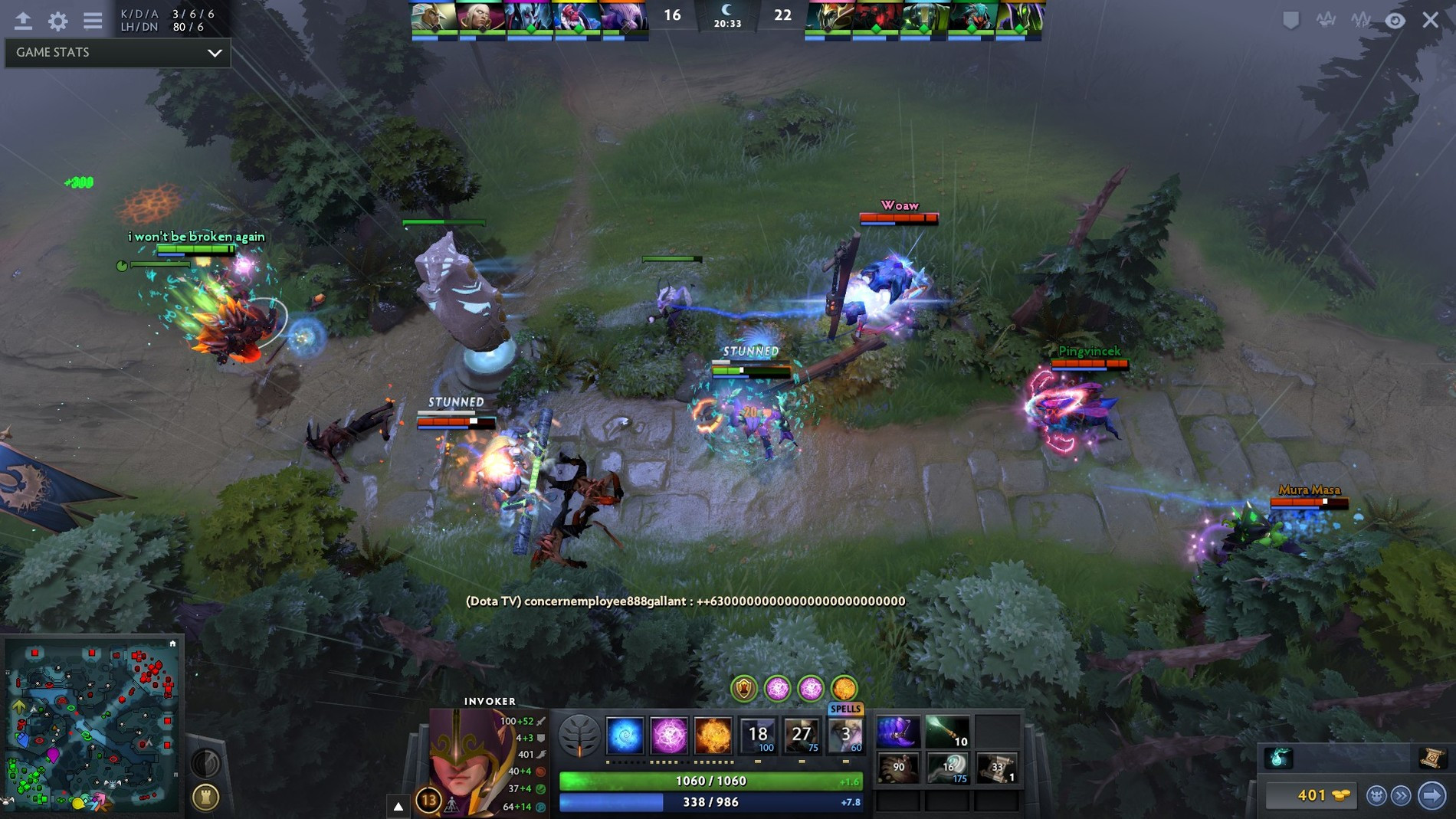Toggle the spectator eye icon top right
Image resolution: width=1456 pixels, height=819 pixels.
pos(1395,21)
